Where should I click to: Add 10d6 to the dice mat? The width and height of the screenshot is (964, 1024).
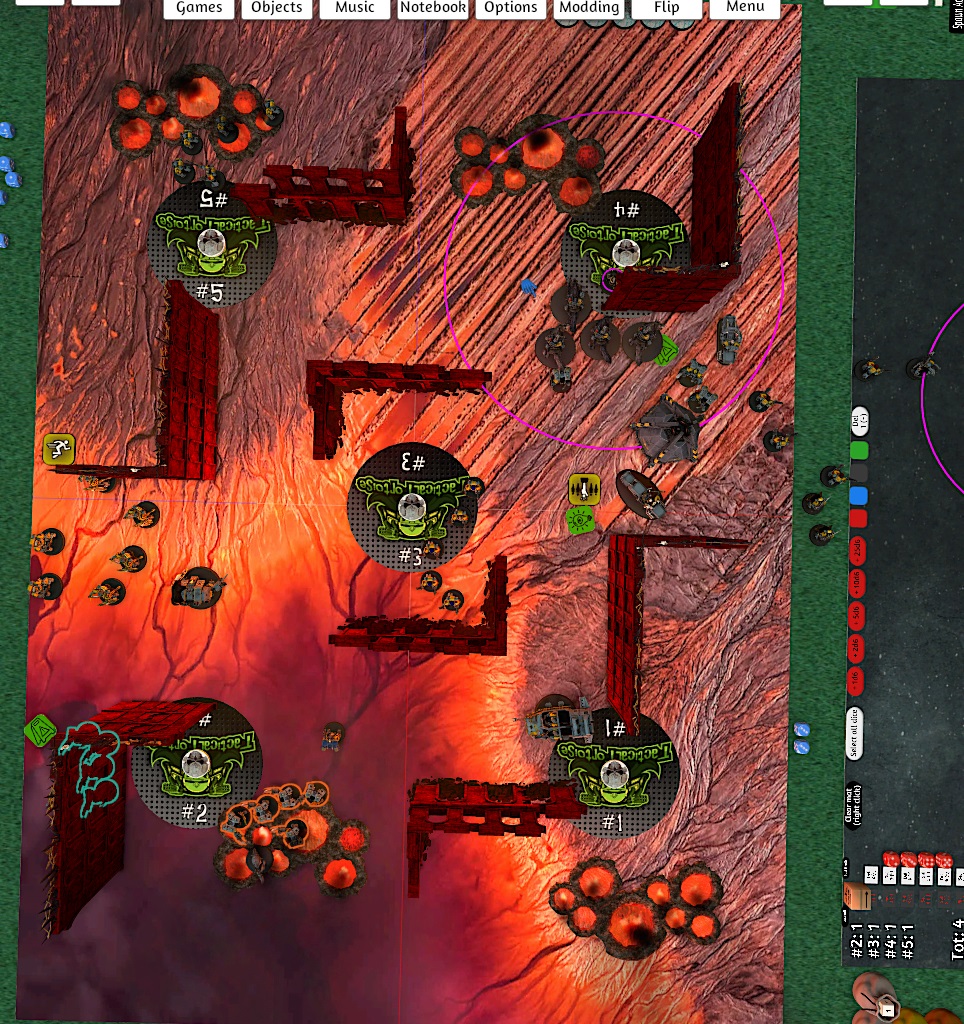tap(857, 582)
